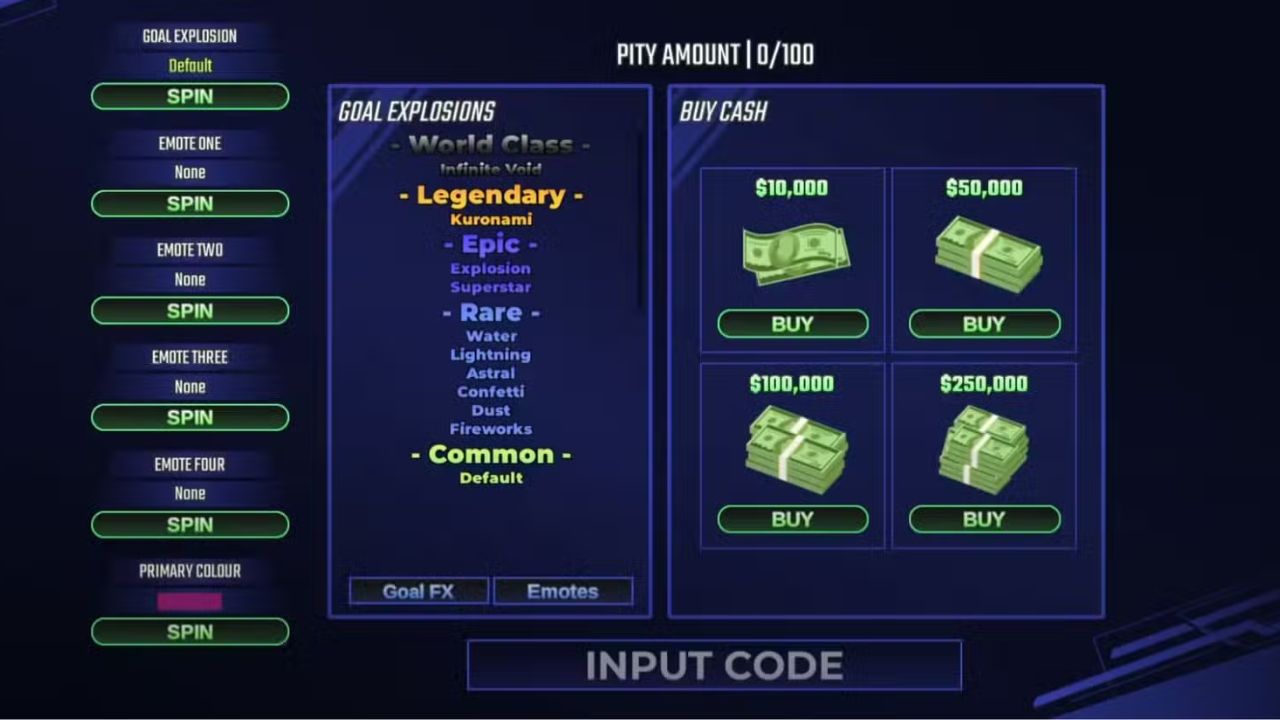Buy the $250,000 cash pack
This screenshot has width=1280, height=720.
tap(983, 518)
